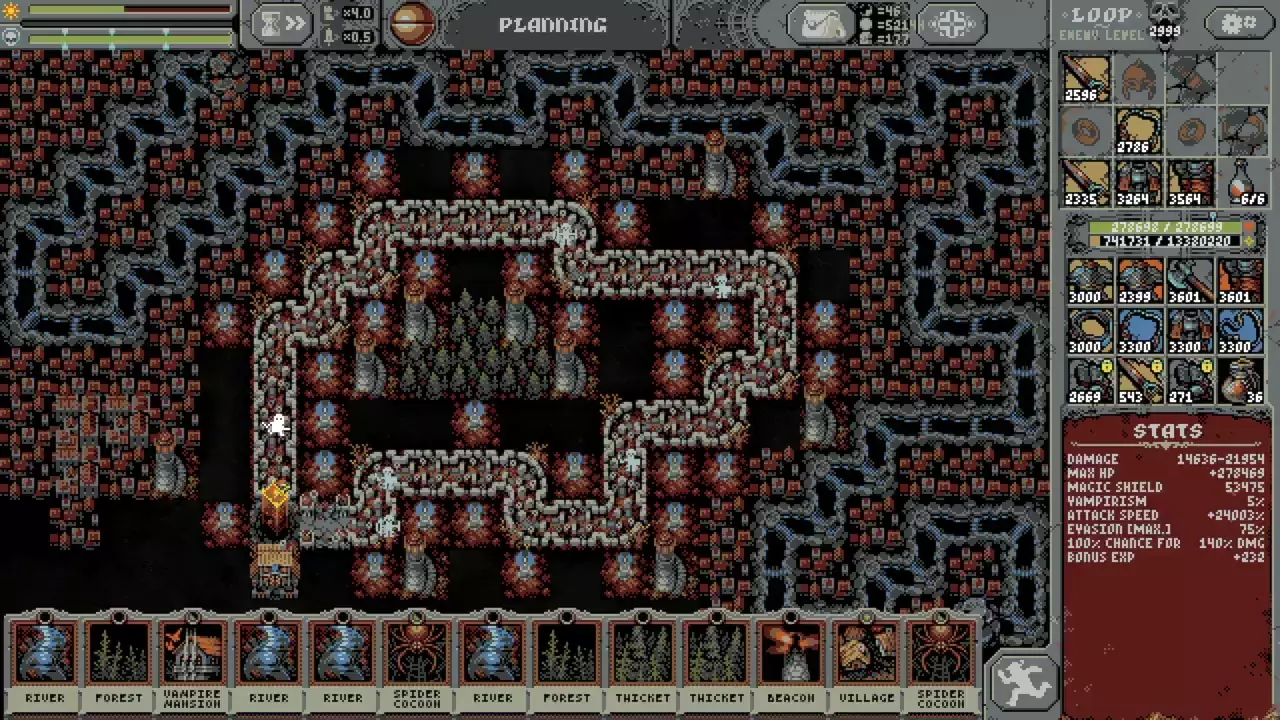Viewport: 1280px width, 720px height.
Task: Toggle the hourglass game speed button
Action: (281, 24)
